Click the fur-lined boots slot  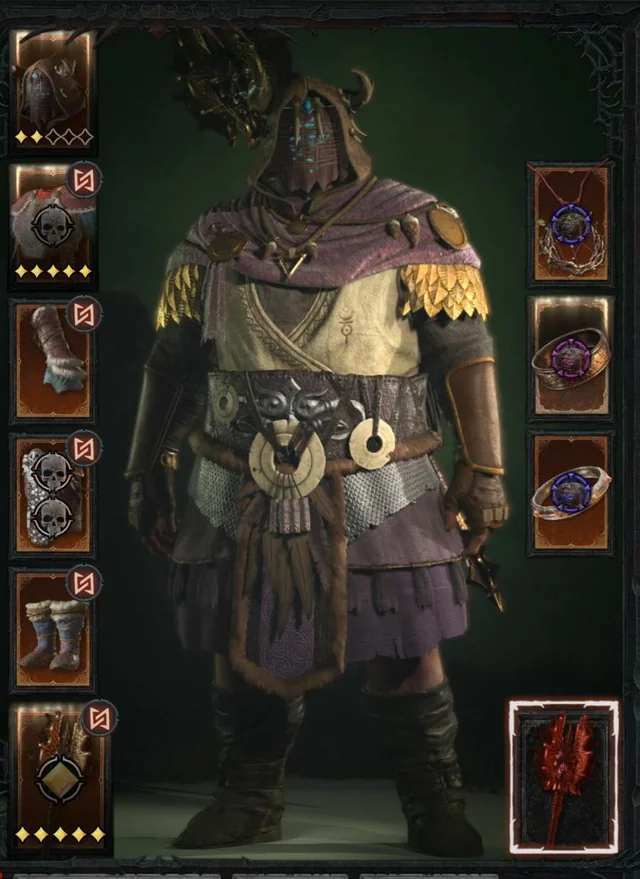(x=53, y=630)
